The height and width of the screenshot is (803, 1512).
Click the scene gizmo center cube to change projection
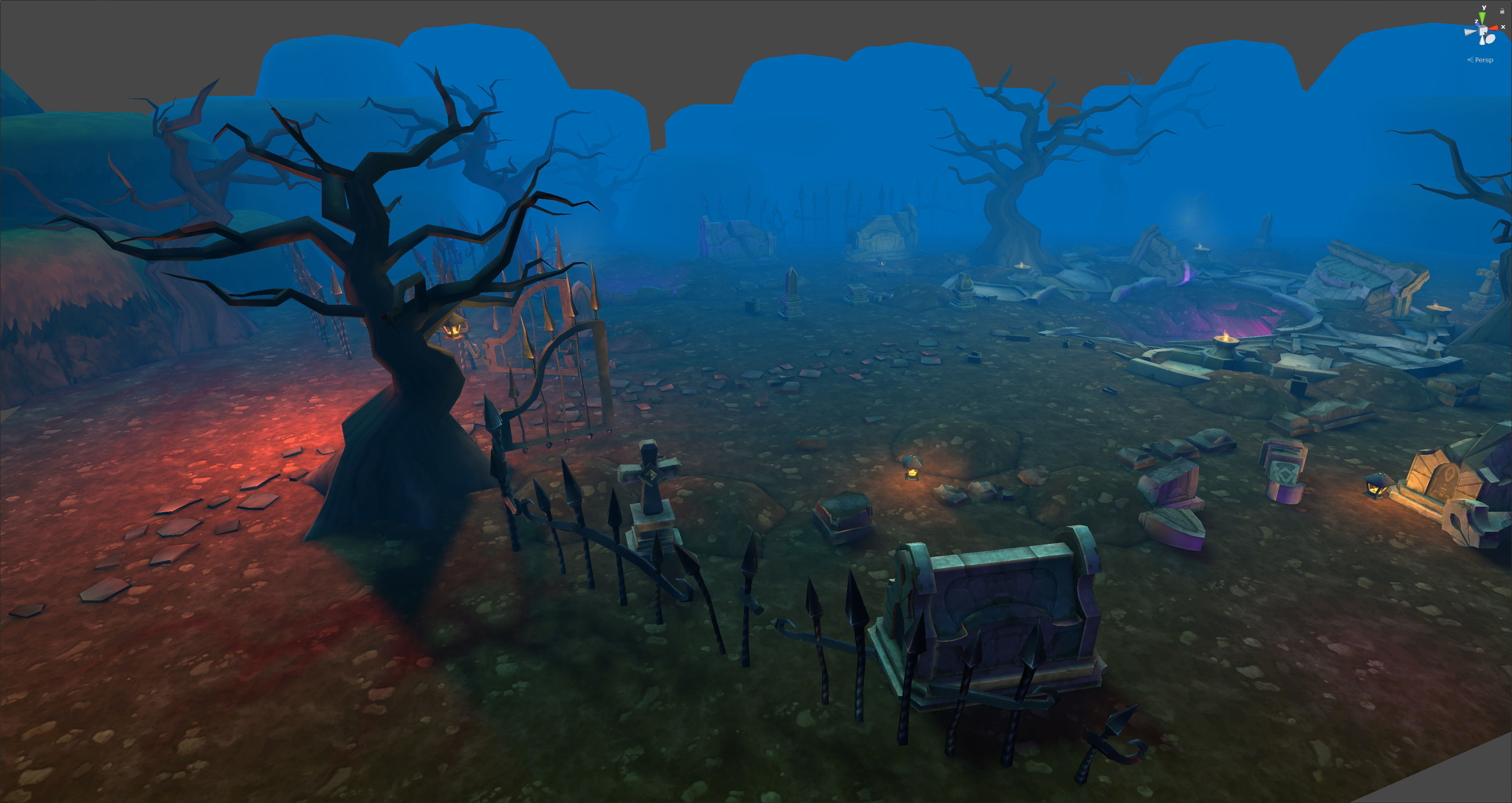coord(1482,31)
